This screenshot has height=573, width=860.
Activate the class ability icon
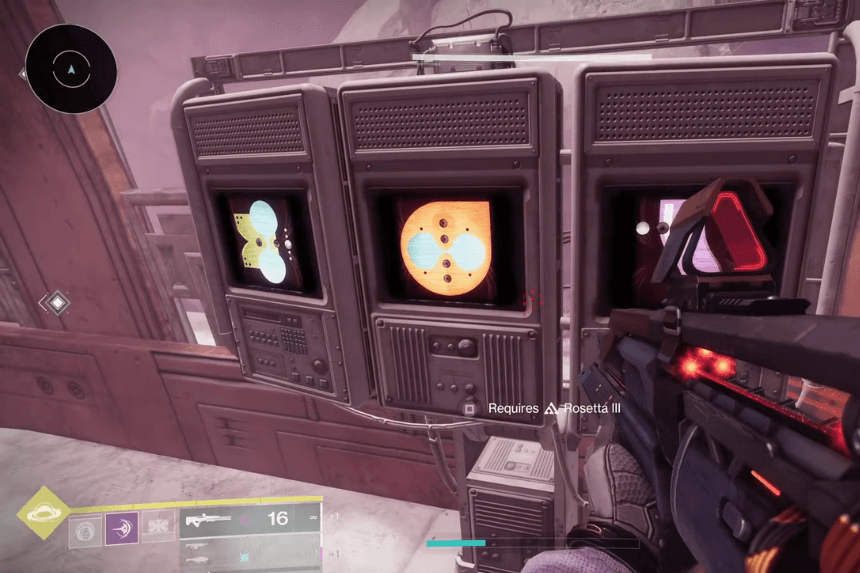point(157,527)
